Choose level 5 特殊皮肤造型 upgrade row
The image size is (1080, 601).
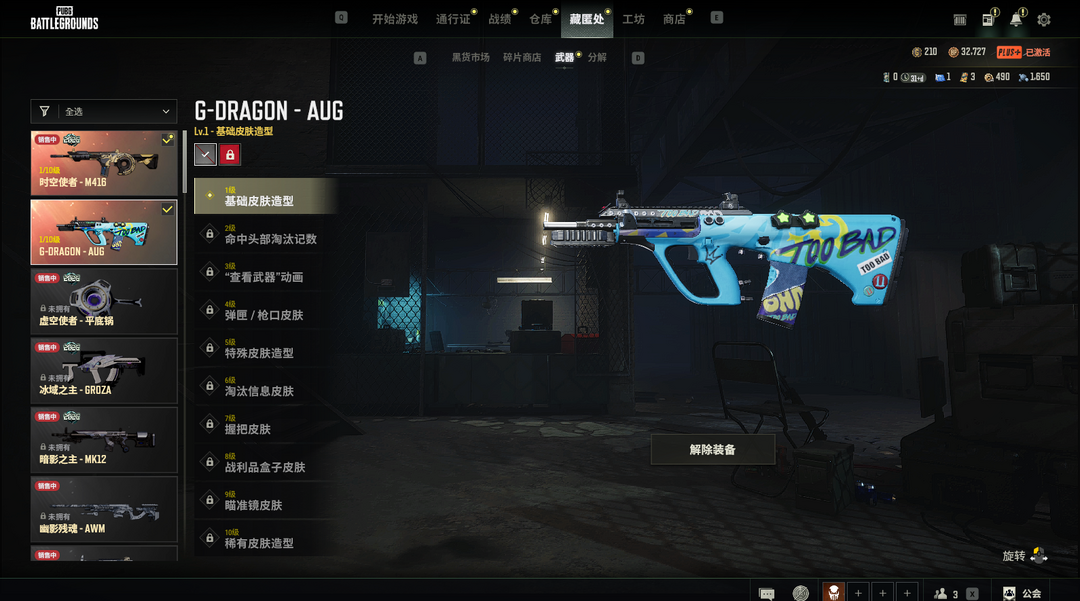266,349
